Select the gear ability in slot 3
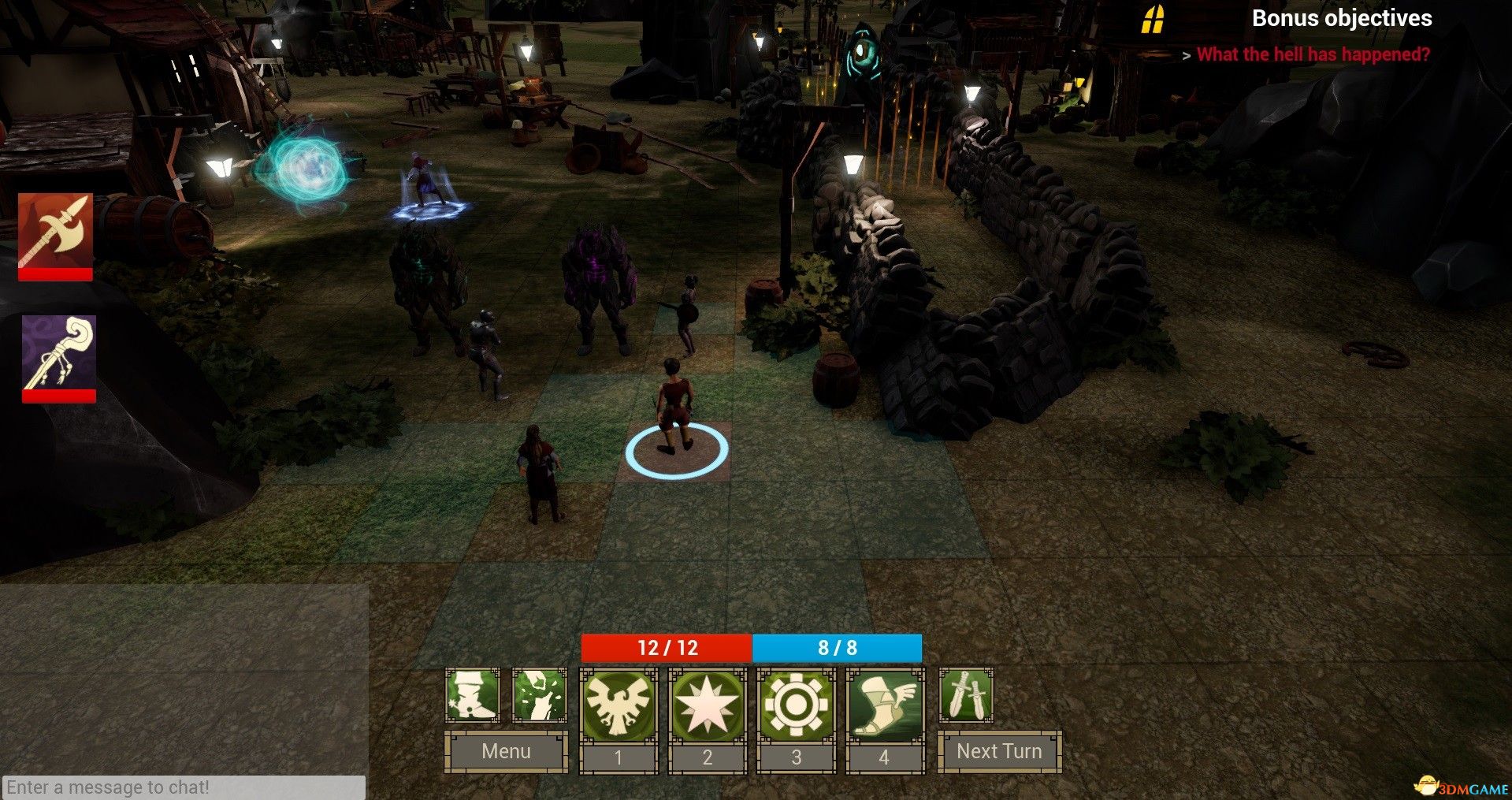Viewport: 1512px width, 800px height. pos(796,705)
